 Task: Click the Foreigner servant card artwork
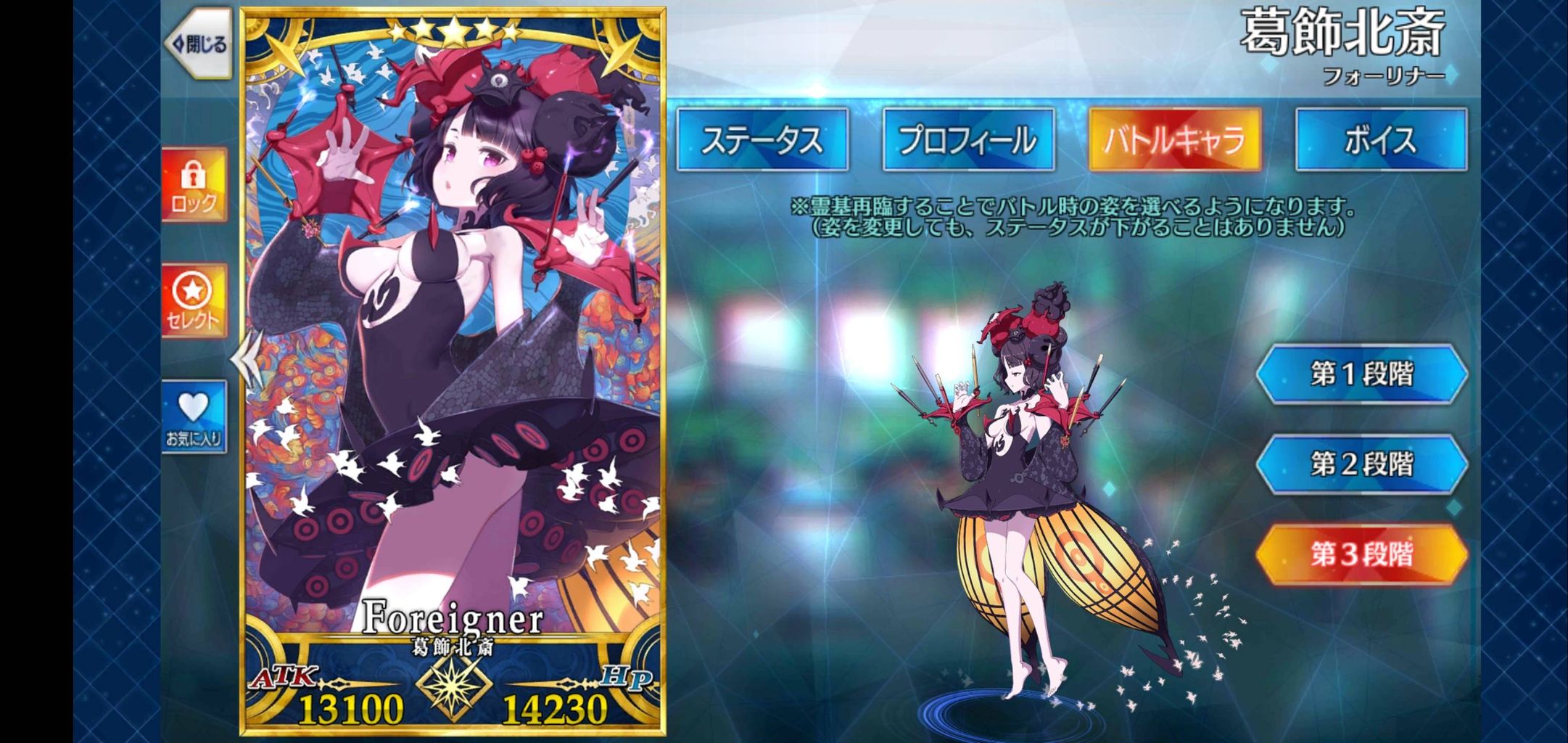tap(455, 327)
